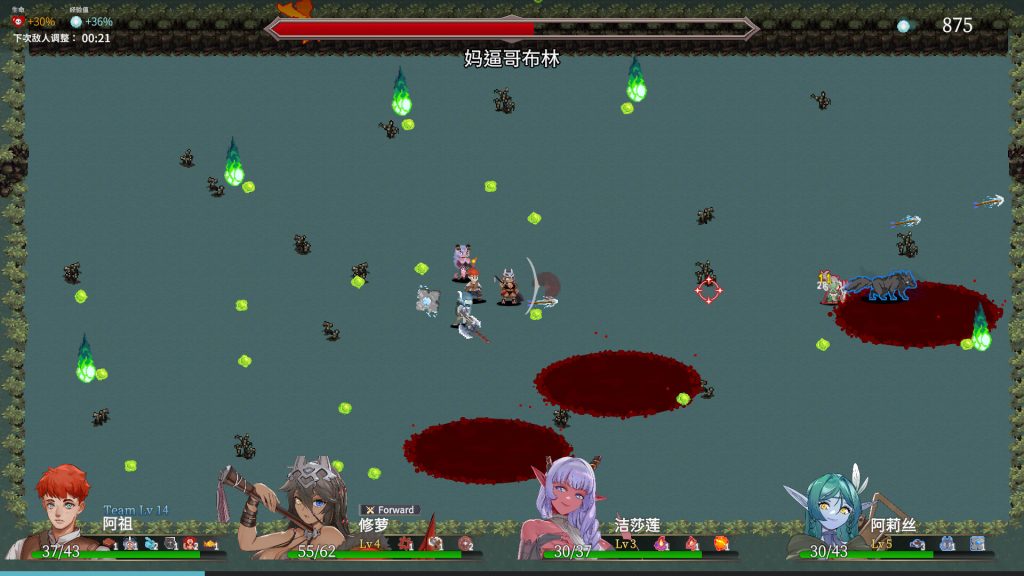Image resolution: width=1024 pixels, height=576 pixels.
Task: Click the experience orb bonus icon
Action: click(76, 22)
